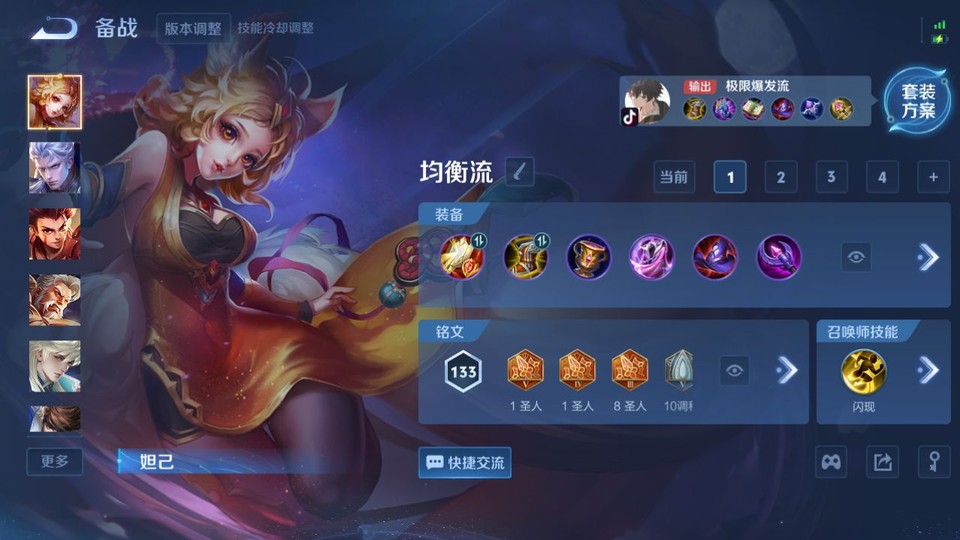Choose the 当前 current loadout tab
The height and width of the screenshot is (540, 960).
click(x=674, y=177)
